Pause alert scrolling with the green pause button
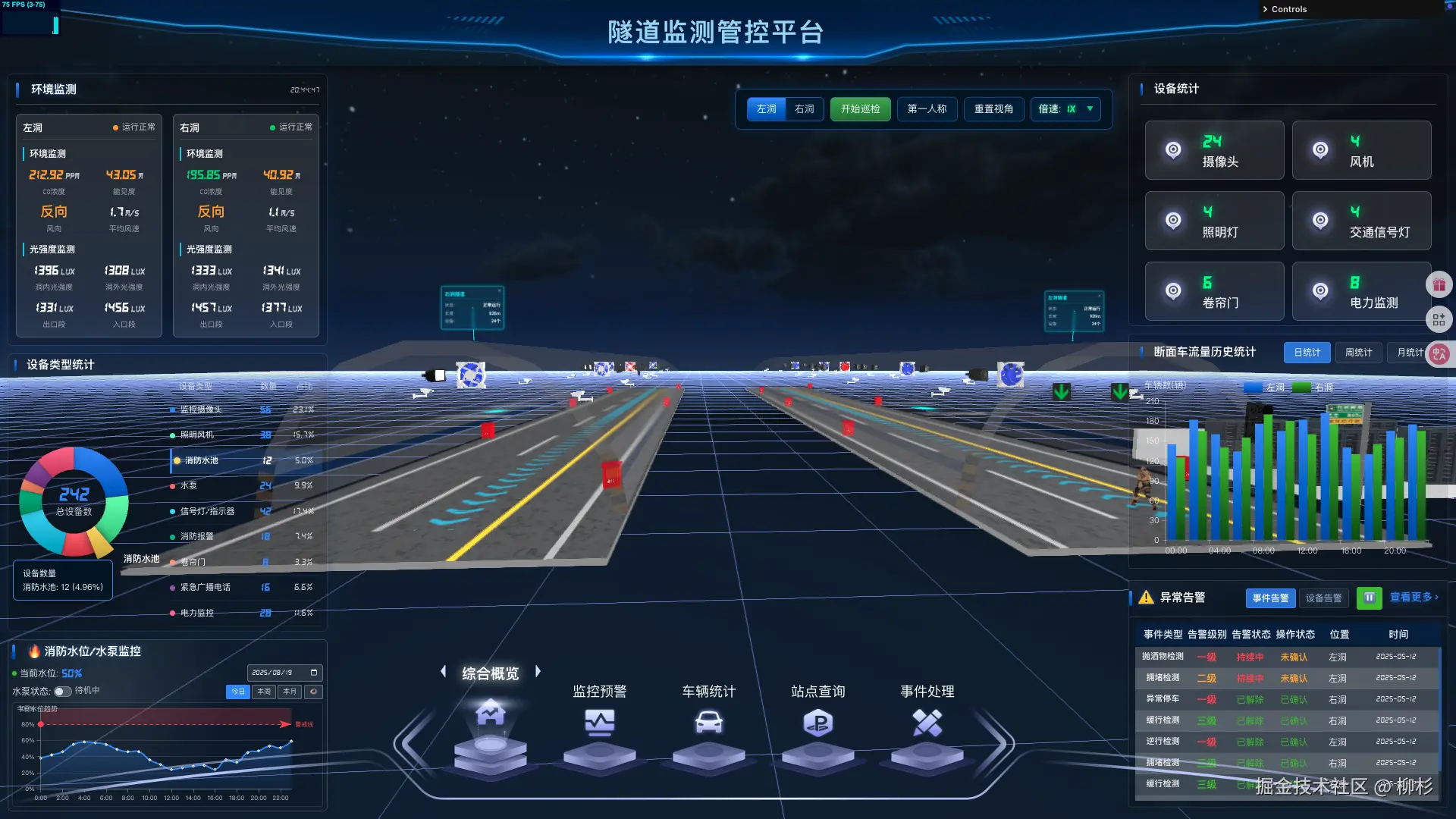This screenshot has width=1456, height=819. (x=1369, y=598)
